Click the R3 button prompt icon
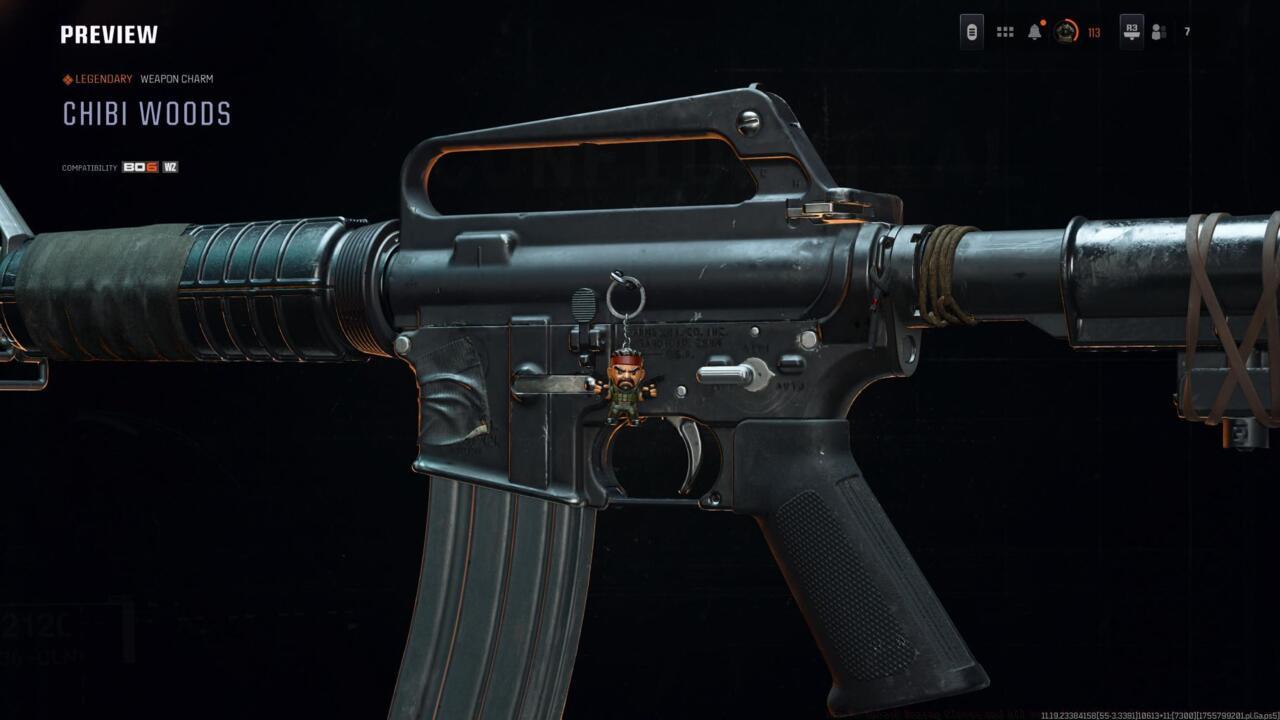Image resolution: width=1280 pixels, height=720 pixels. tap(1130, 32)
